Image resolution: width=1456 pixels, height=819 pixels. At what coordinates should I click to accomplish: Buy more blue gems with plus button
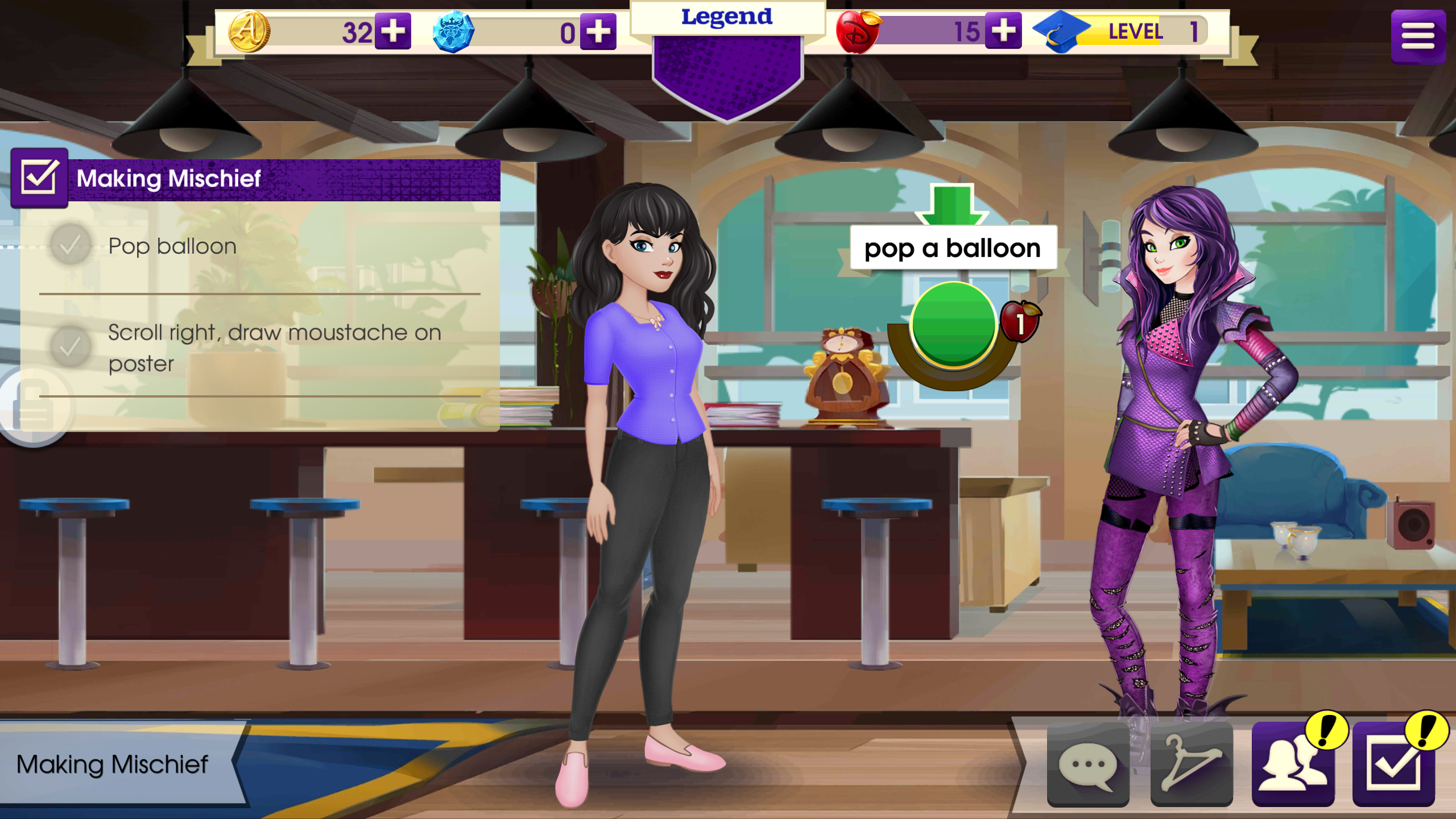598,31
